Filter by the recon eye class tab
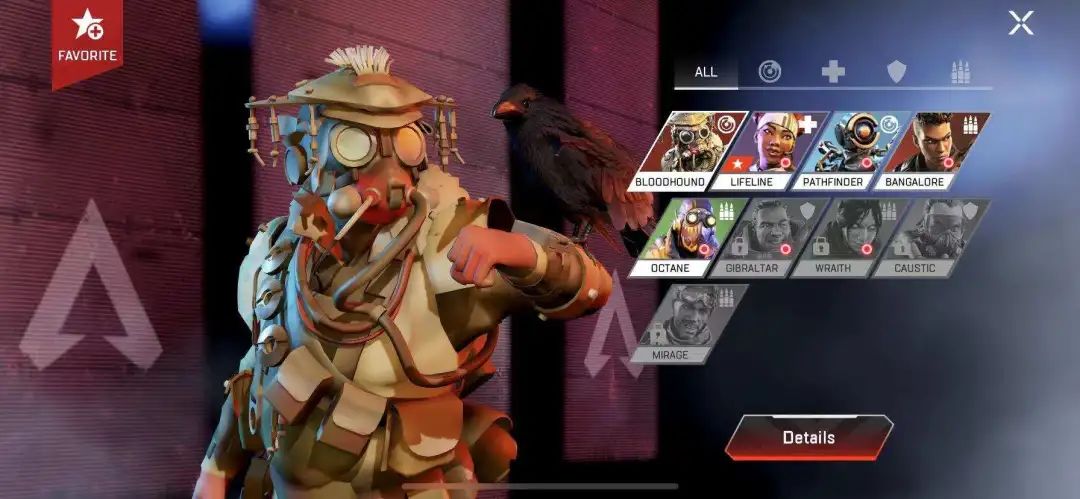This screenshot has height=499, width=1080. click(769, 72)
